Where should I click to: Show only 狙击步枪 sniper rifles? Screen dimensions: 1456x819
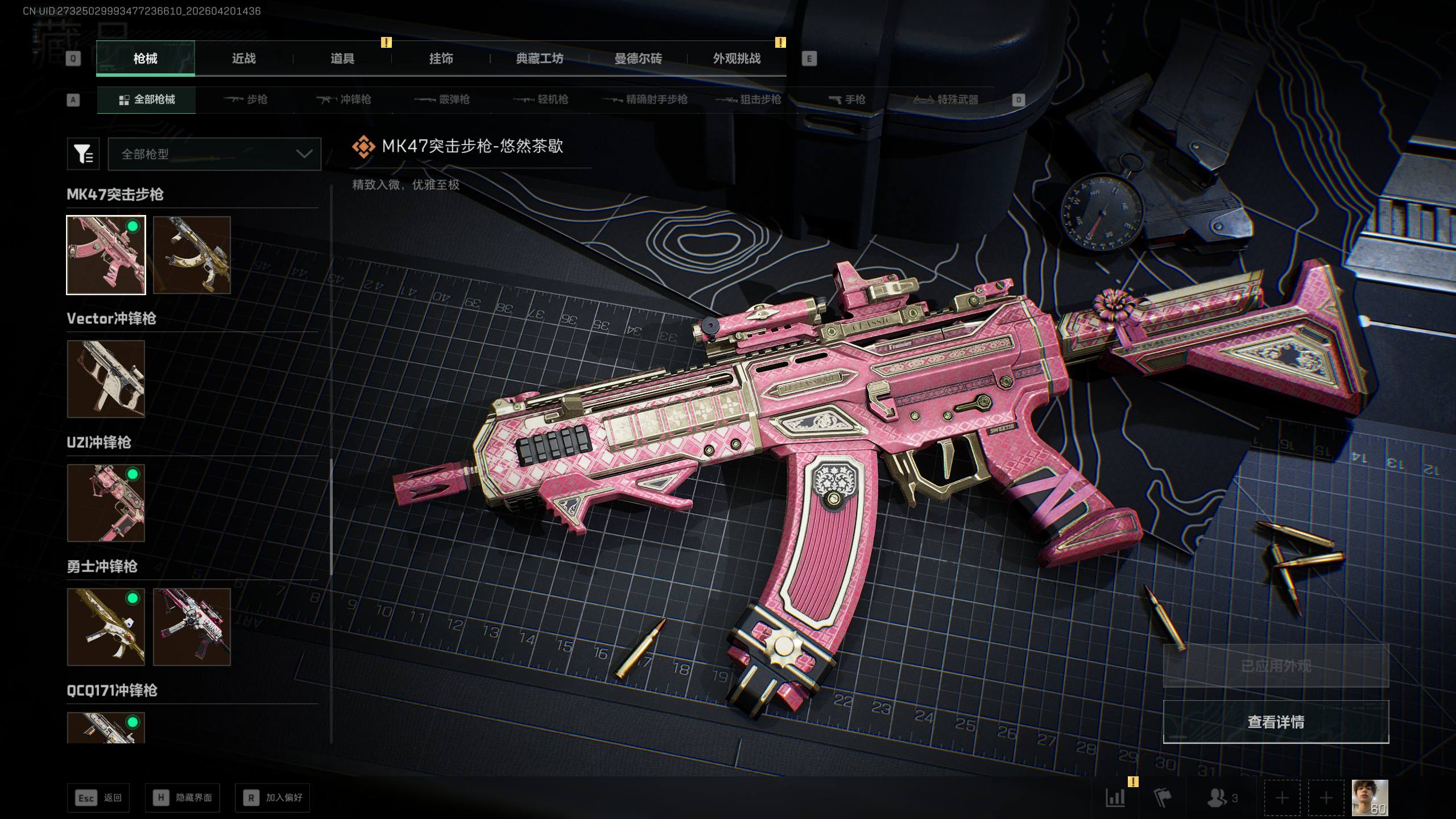coord(748,100)
